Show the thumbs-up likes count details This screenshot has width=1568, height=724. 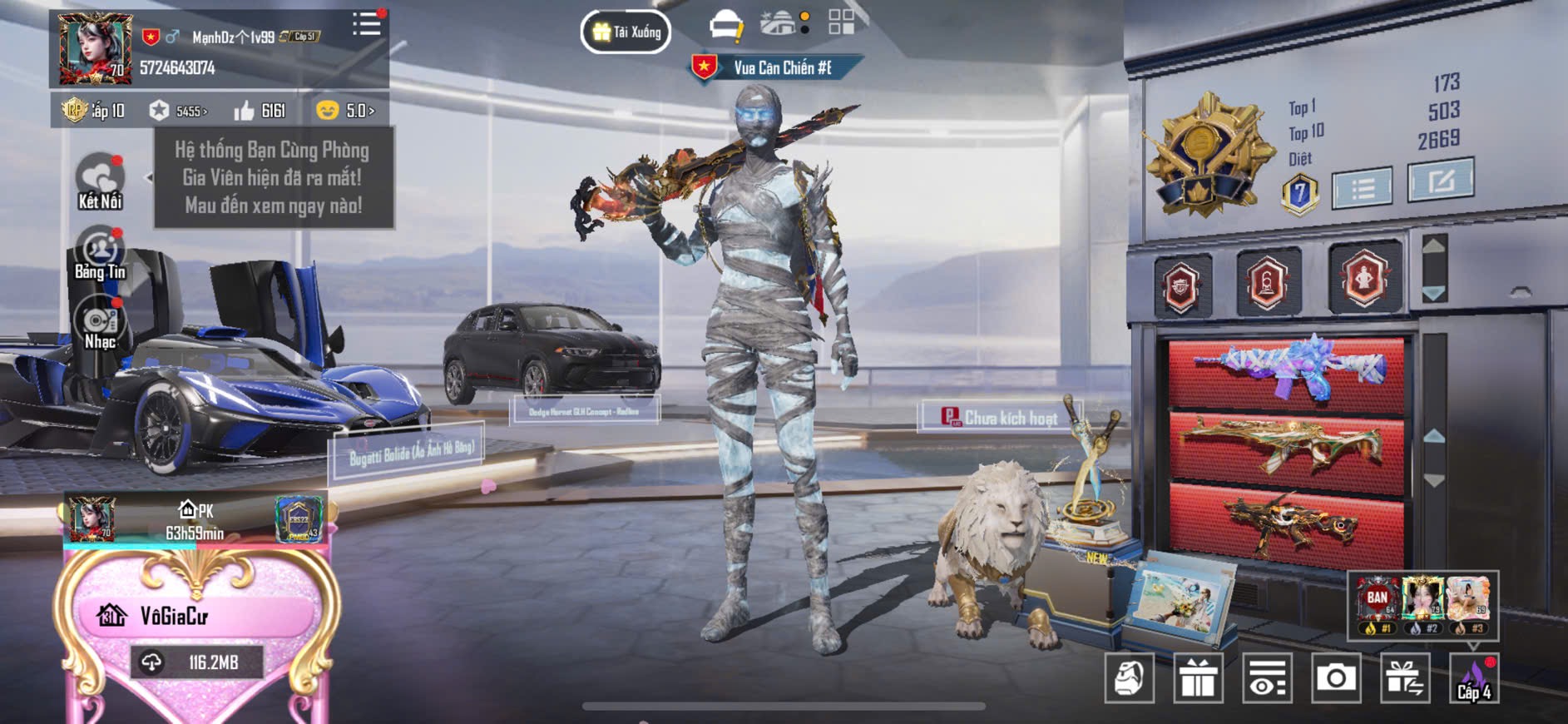260,111
